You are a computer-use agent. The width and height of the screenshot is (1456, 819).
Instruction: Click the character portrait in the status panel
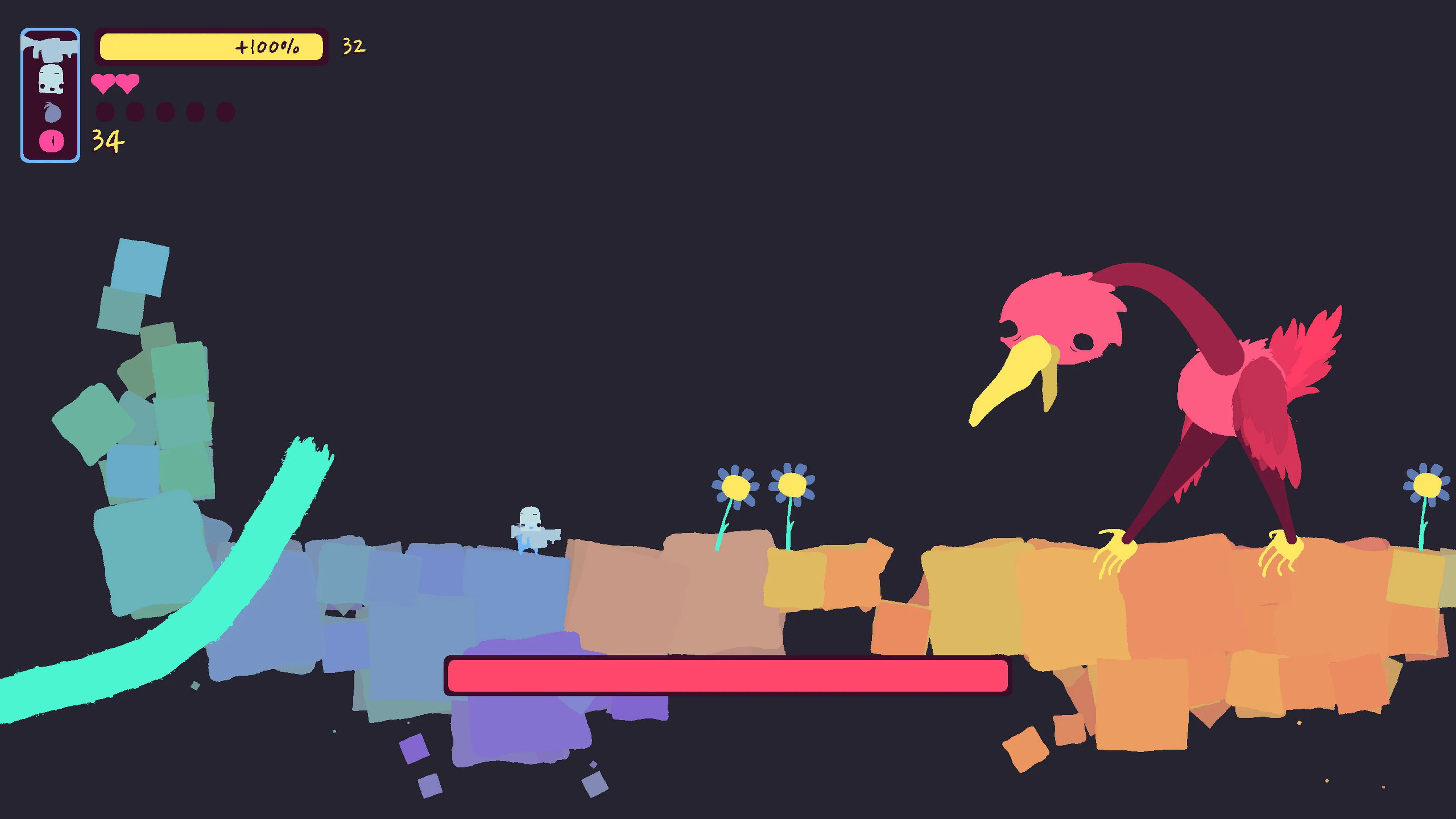(x=51, y=79)
